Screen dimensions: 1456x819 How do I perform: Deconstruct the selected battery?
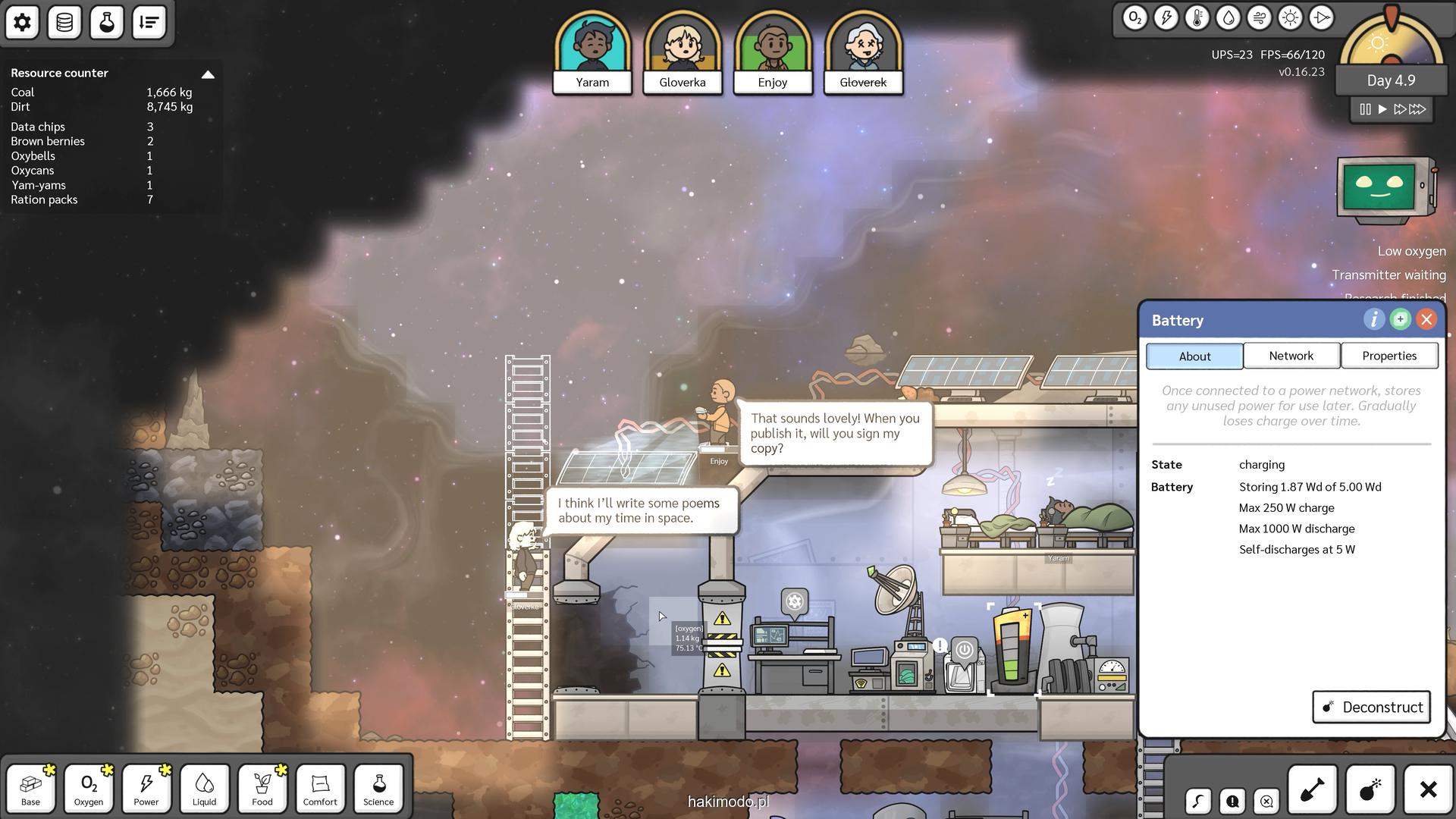click(1371, 707)
